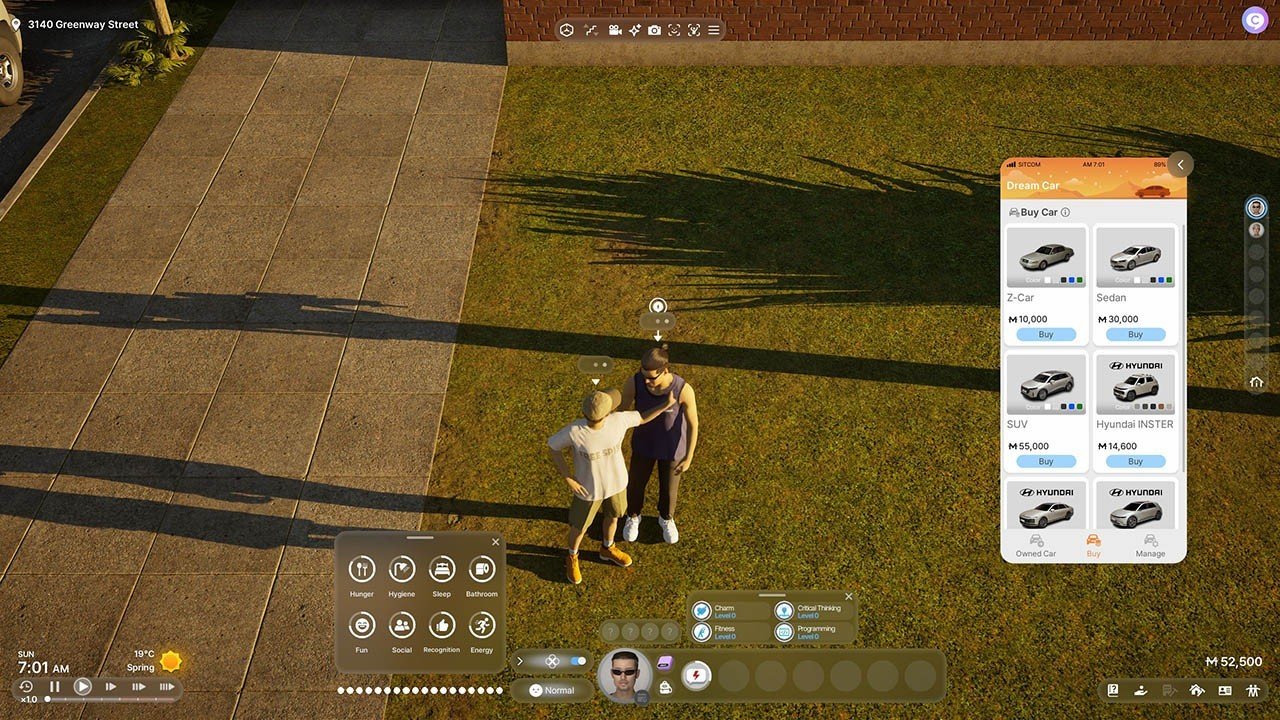This screenshot has width=1280, height=720.
Task: Choose the fastest game speed arrow
Action: (x=167, y=687)
